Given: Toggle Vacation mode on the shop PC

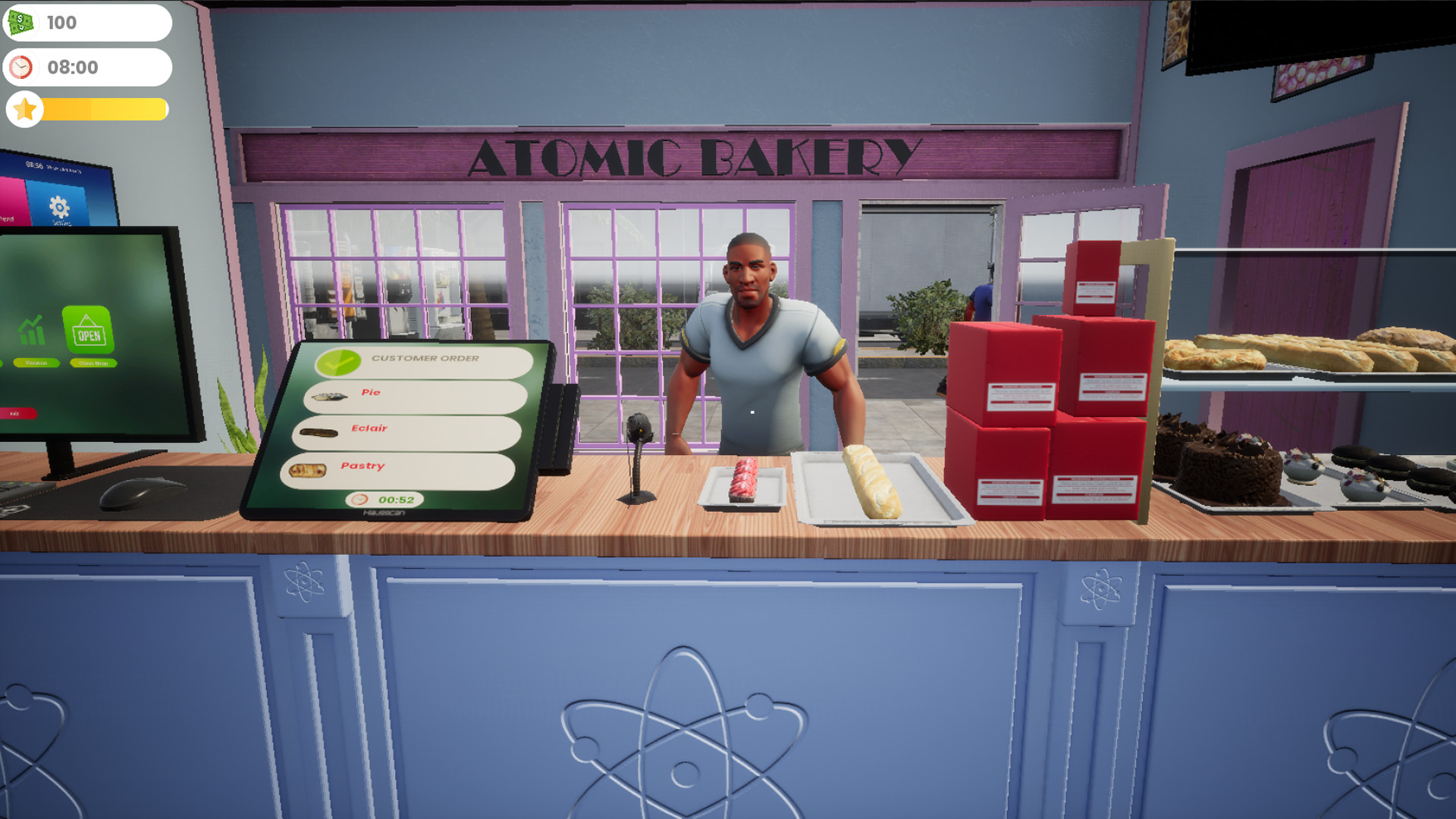Looking at the screenshot, I should pos(36,362).
